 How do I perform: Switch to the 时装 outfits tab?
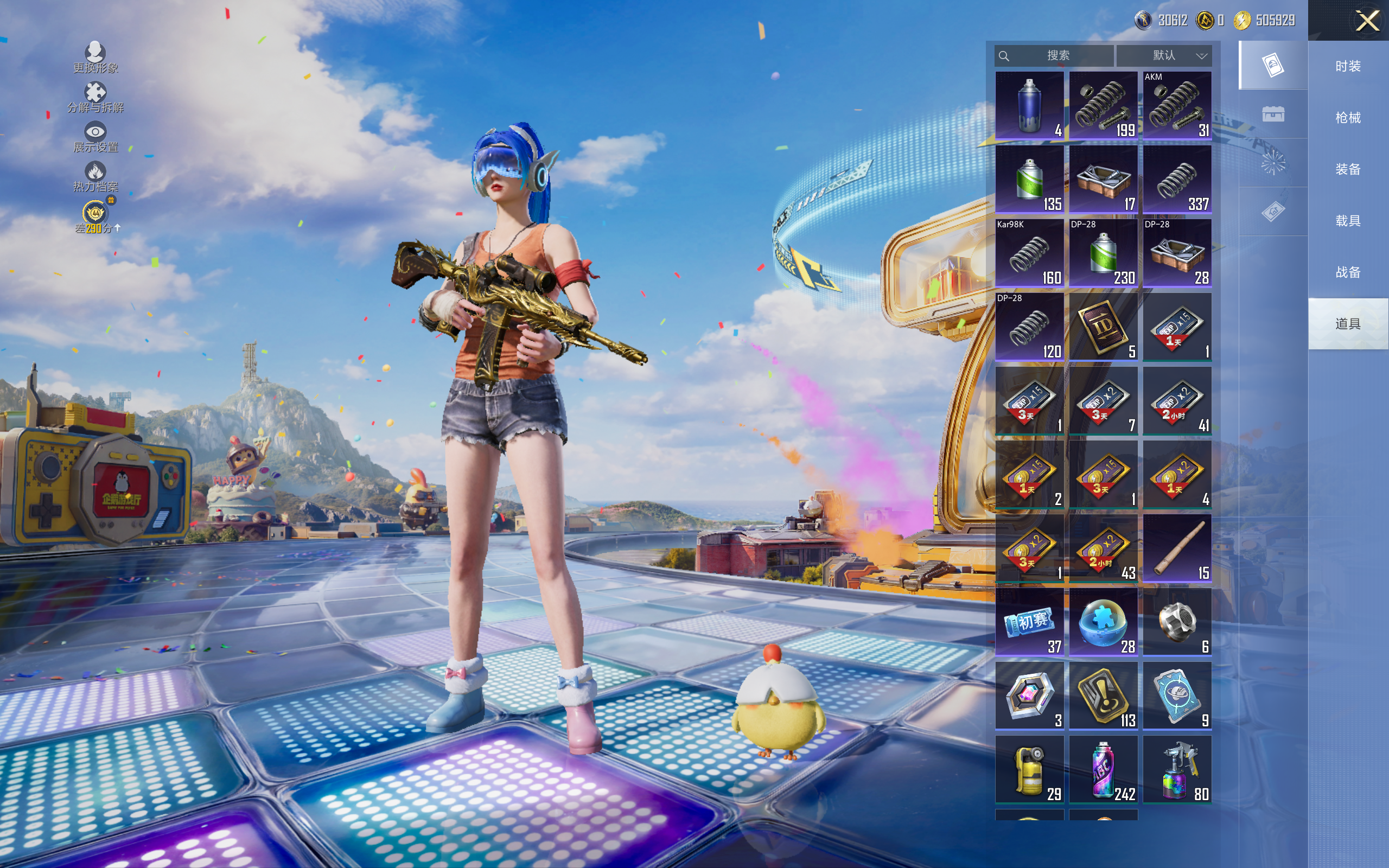tap(1348, 66)
